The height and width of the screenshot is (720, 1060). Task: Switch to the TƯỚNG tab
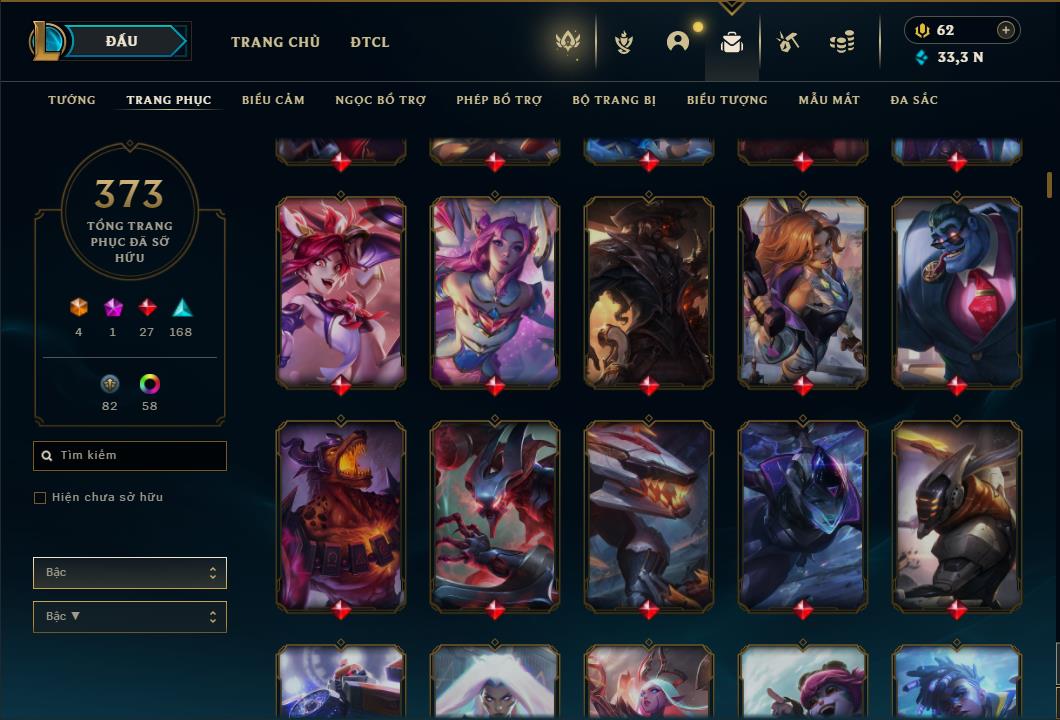(x=72, y=100)
